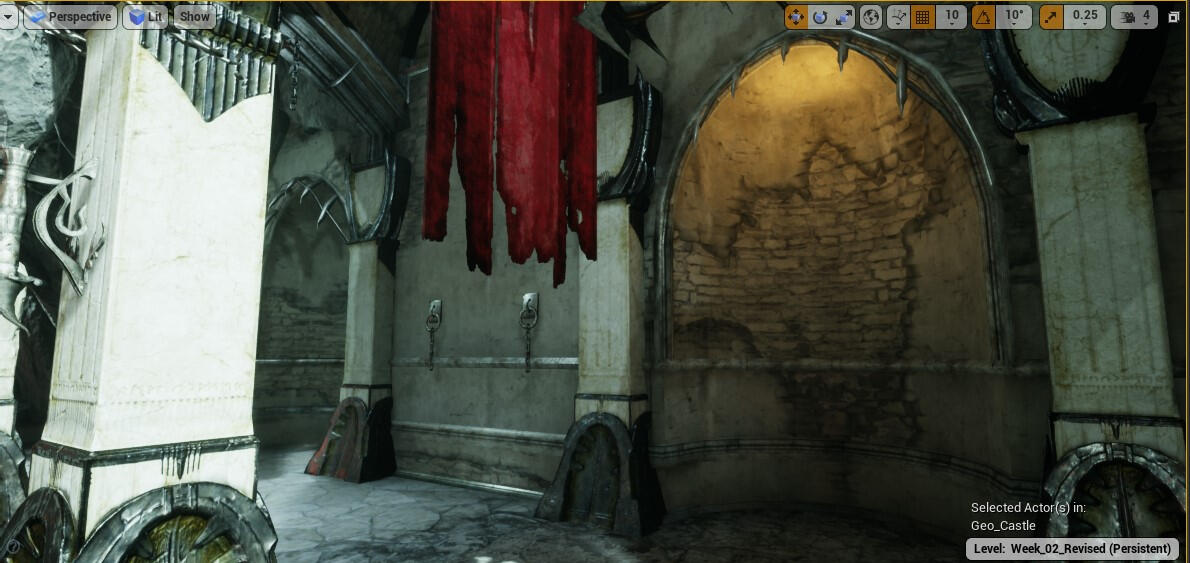Activate the scale transform tool
The height and width of the screenshot is (563, 1190).
click(844, 17)
